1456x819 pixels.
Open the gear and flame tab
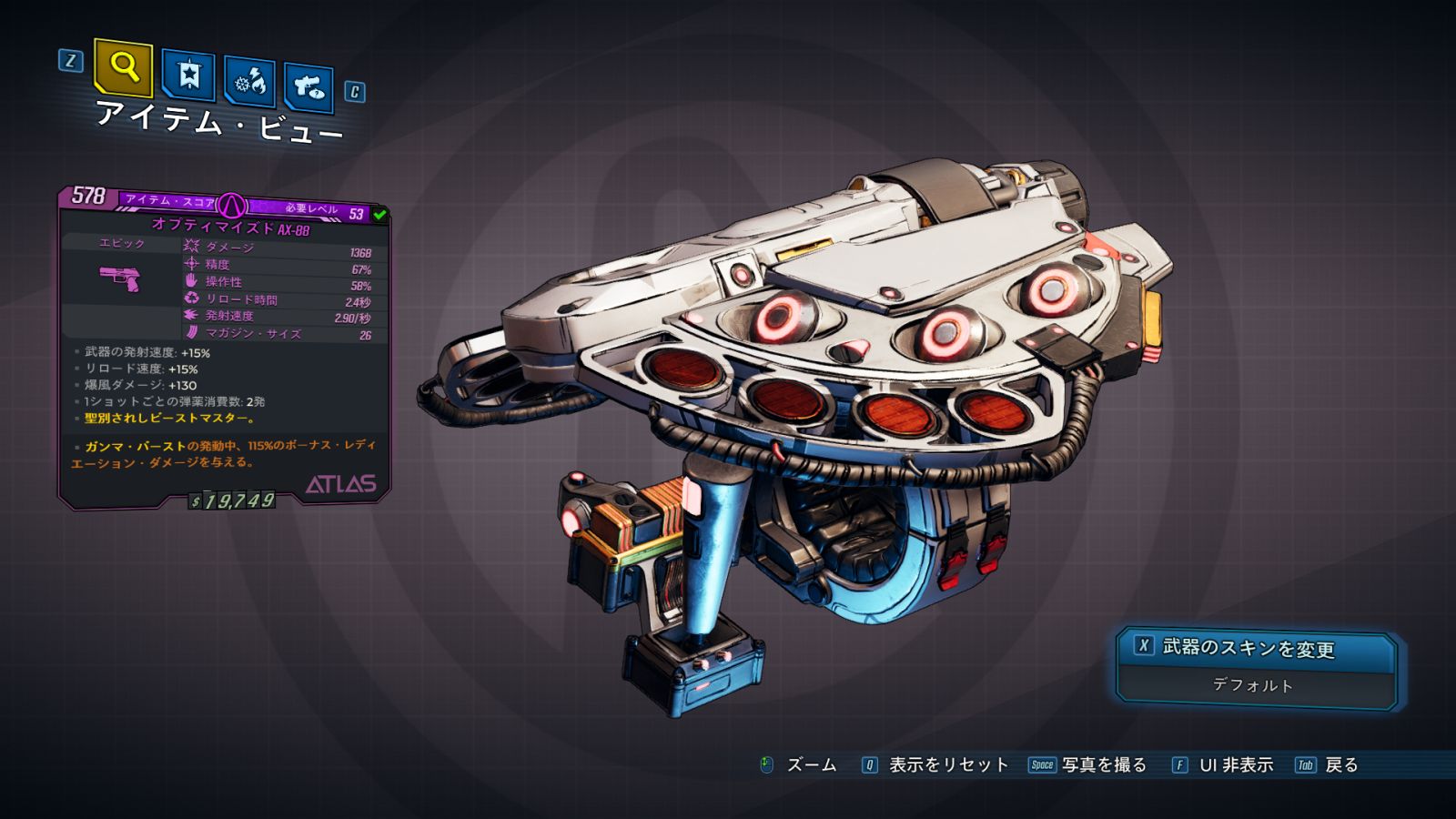(250, 83)
